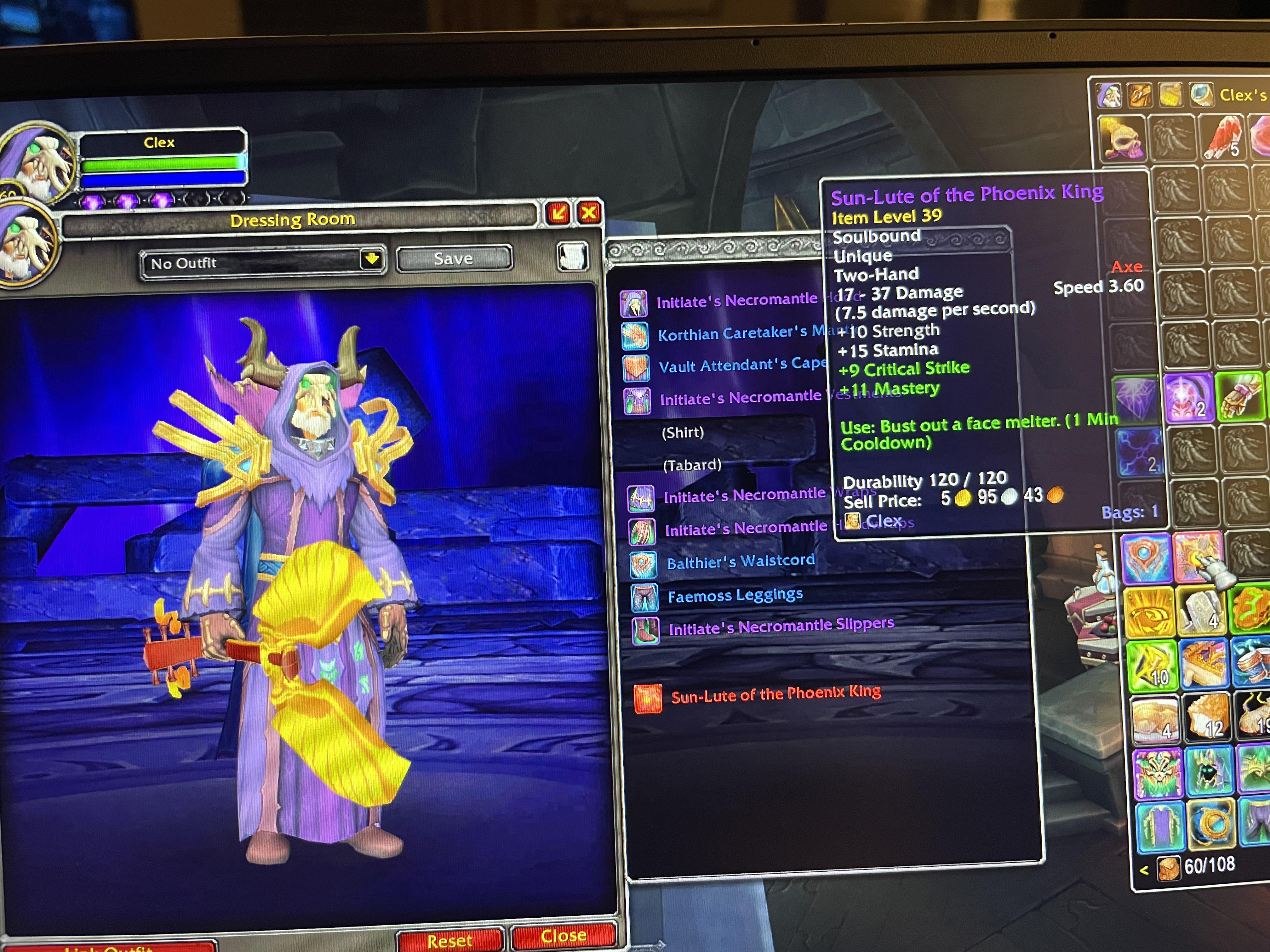The height and width of the screenshot is (952, 1270).
Task: Click Clex's character portrait icon above the bag
Action: (1109, 96)
